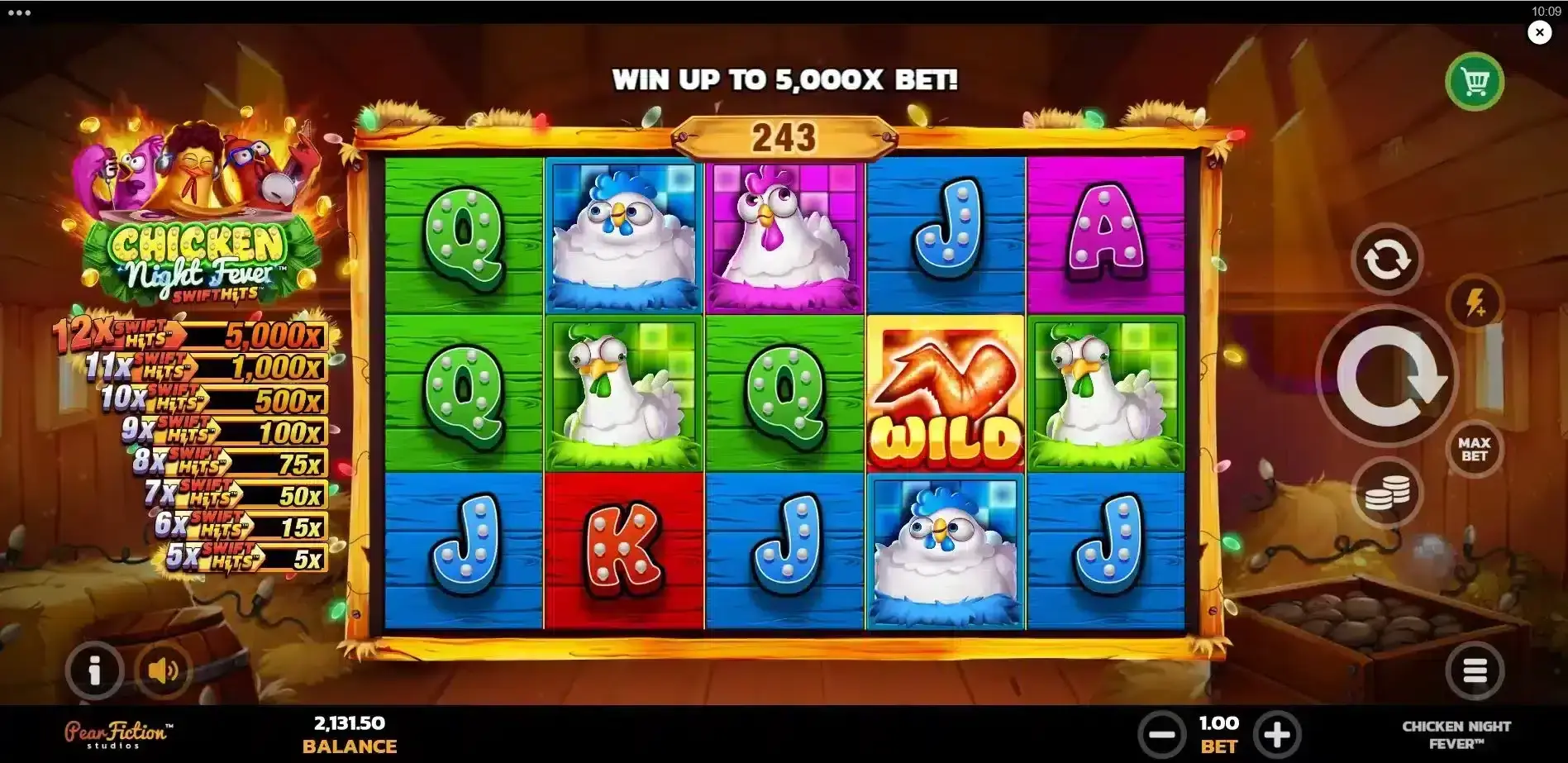Image resolution: width=1568 pixels, height=763 pixels.
Task: Open the hamburger menu options
Action: tap(1475, 670)
